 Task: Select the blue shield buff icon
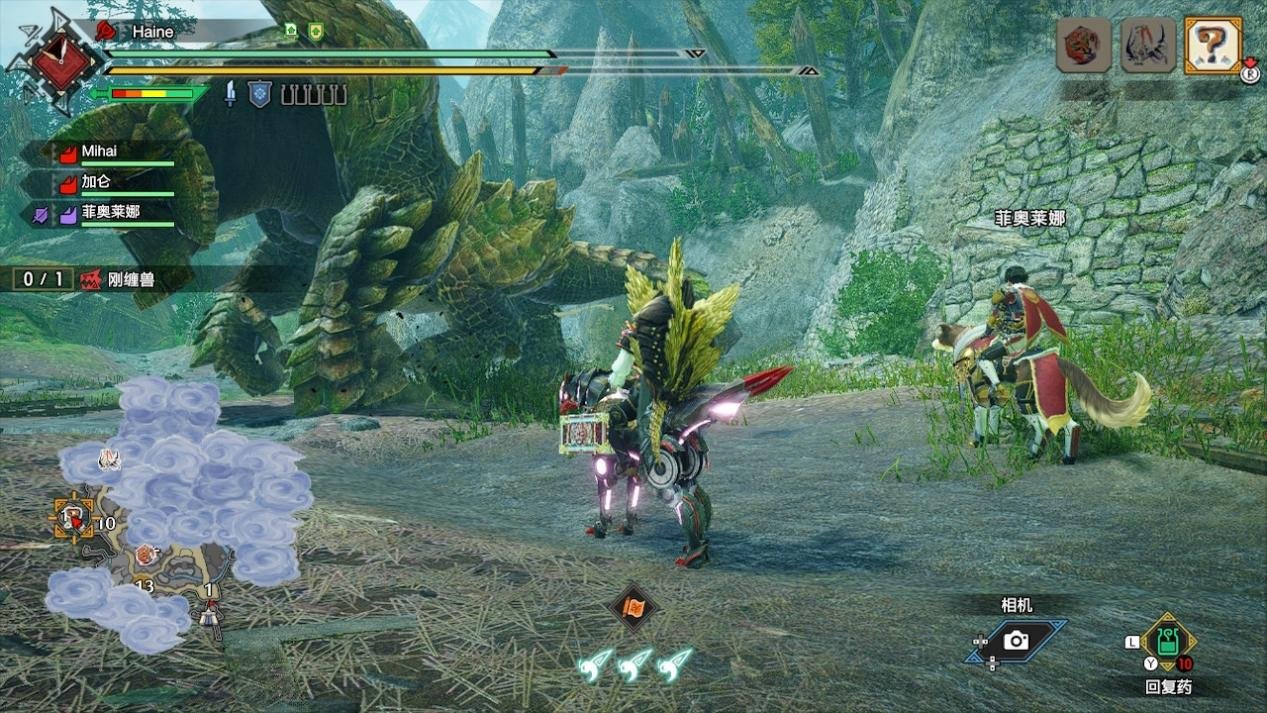259,94
